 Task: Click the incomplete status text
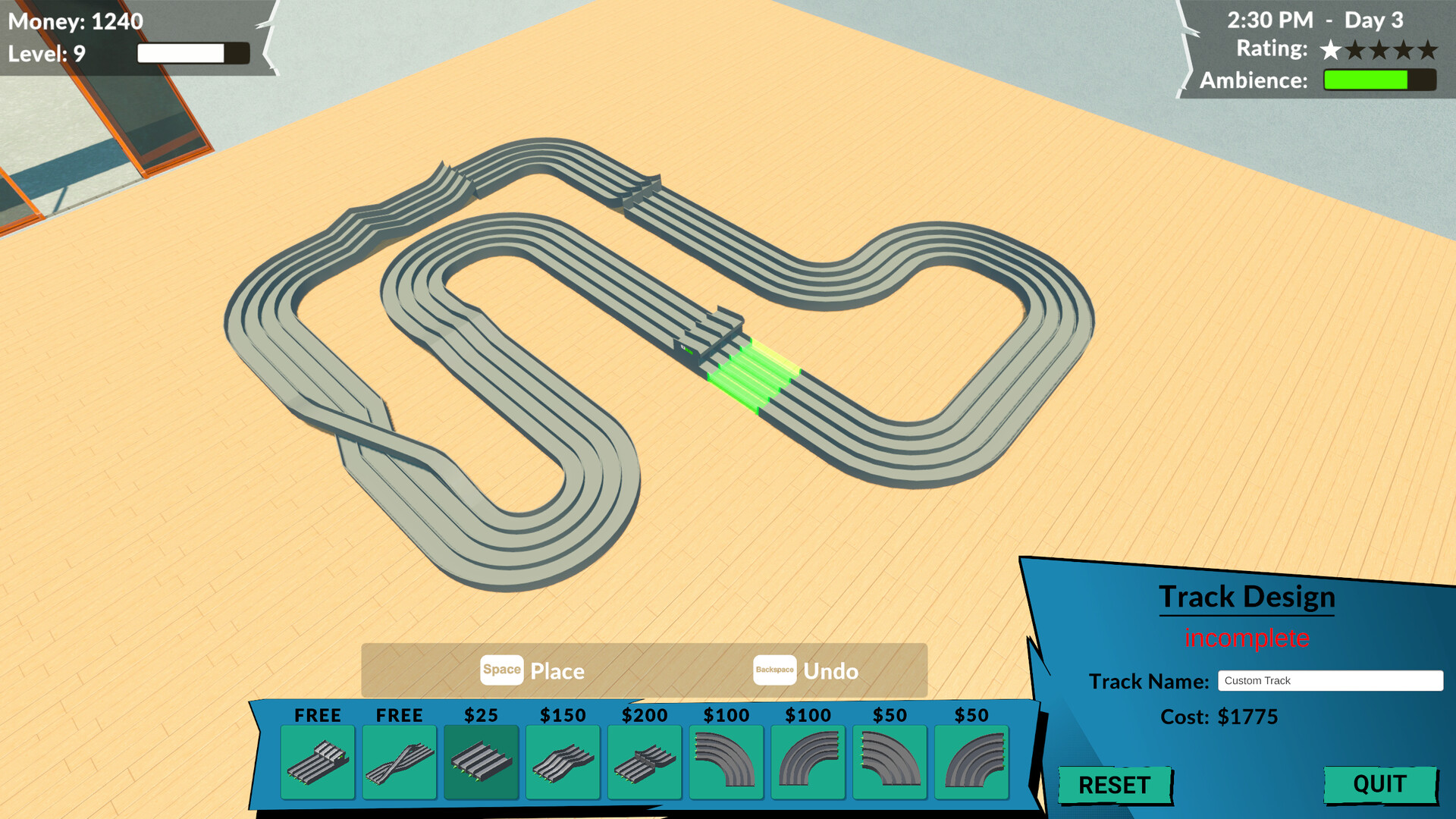(x=1247, y=639)
